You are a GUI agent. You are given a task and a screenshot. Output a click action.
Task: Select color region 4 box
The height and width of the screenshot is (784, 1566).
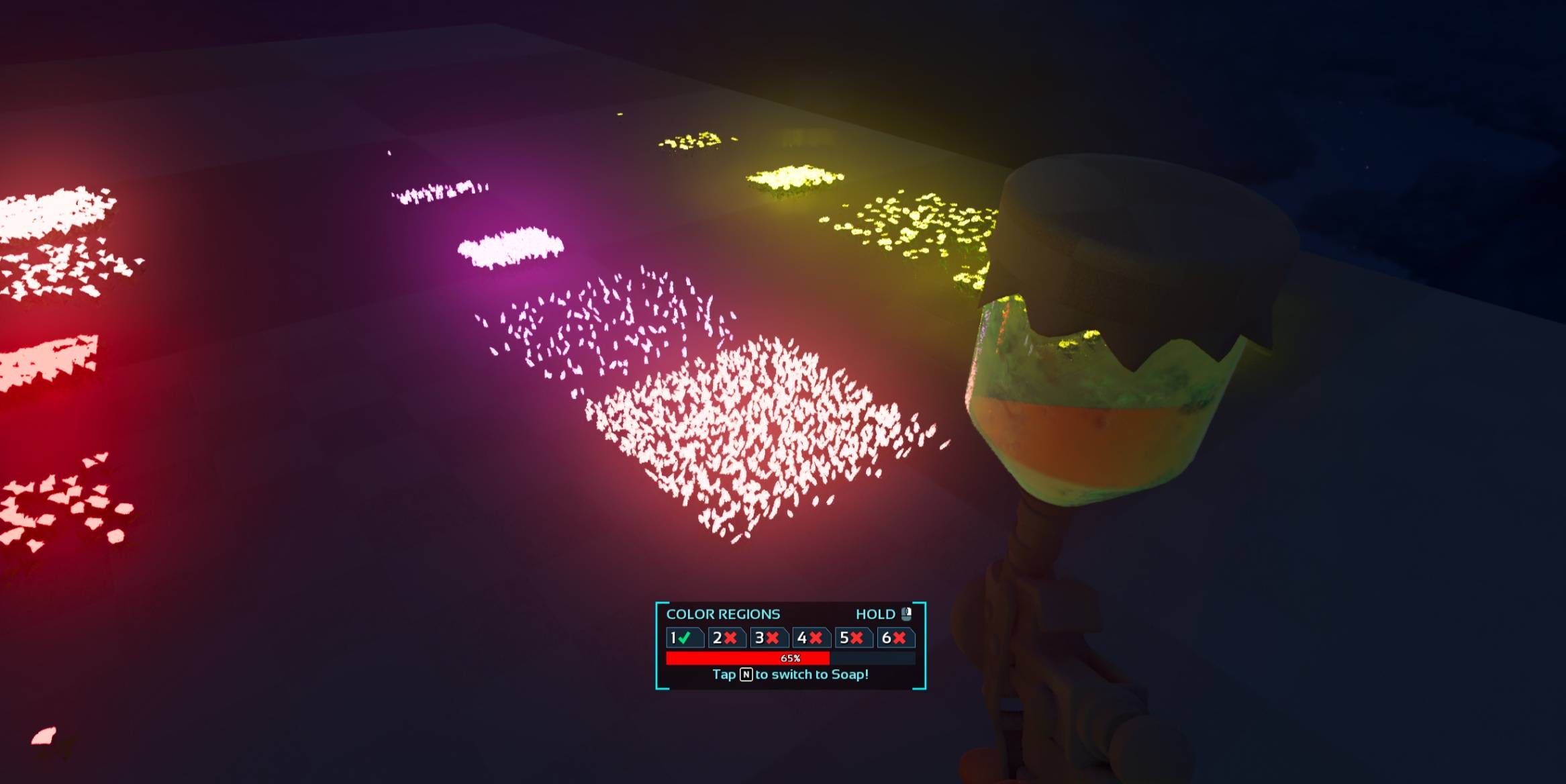[810, 638]
